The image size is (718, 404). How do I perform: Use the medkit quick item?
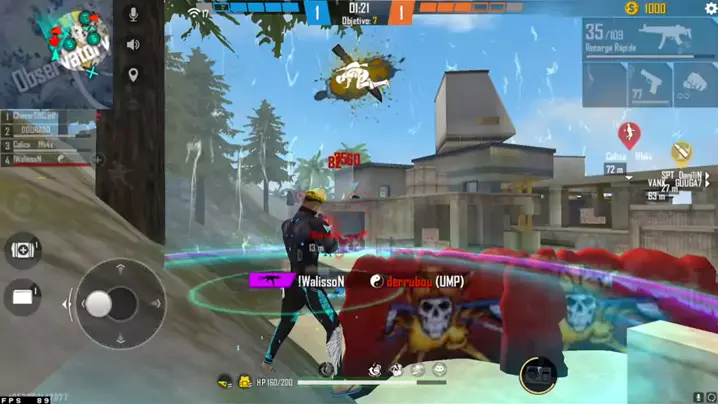coord(23,249)
